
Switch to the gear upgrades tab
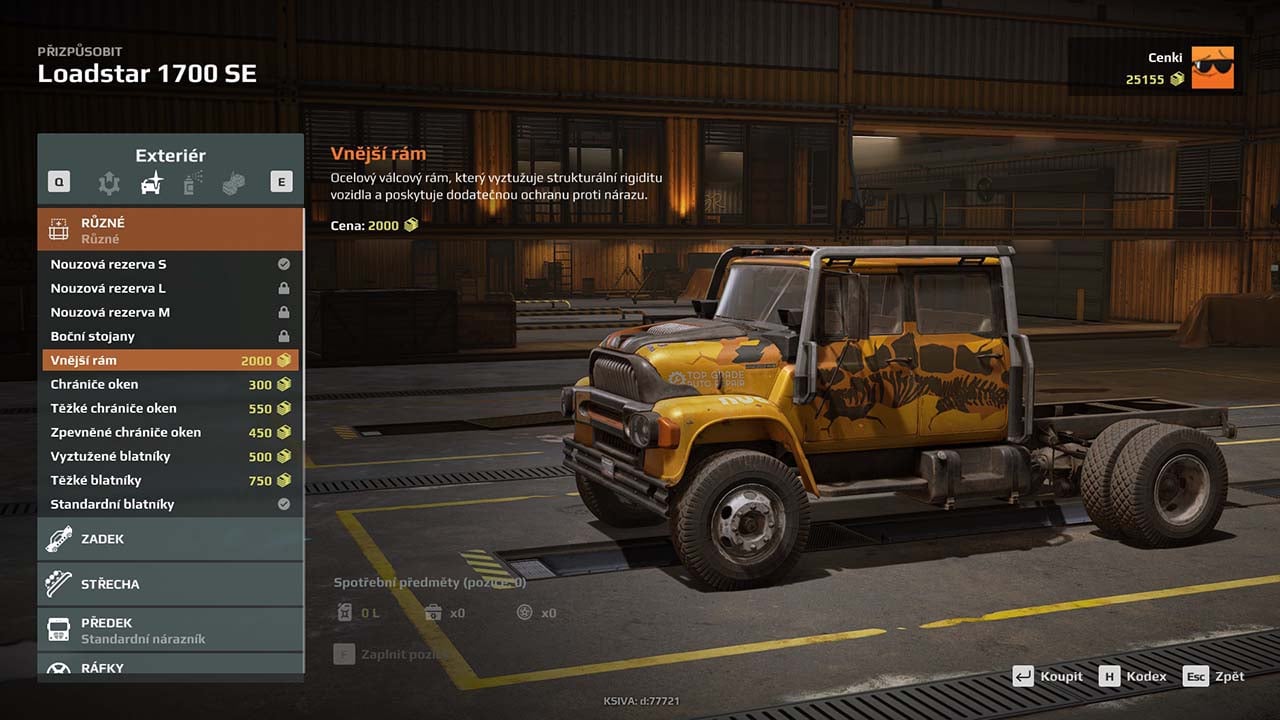[108, 183]
